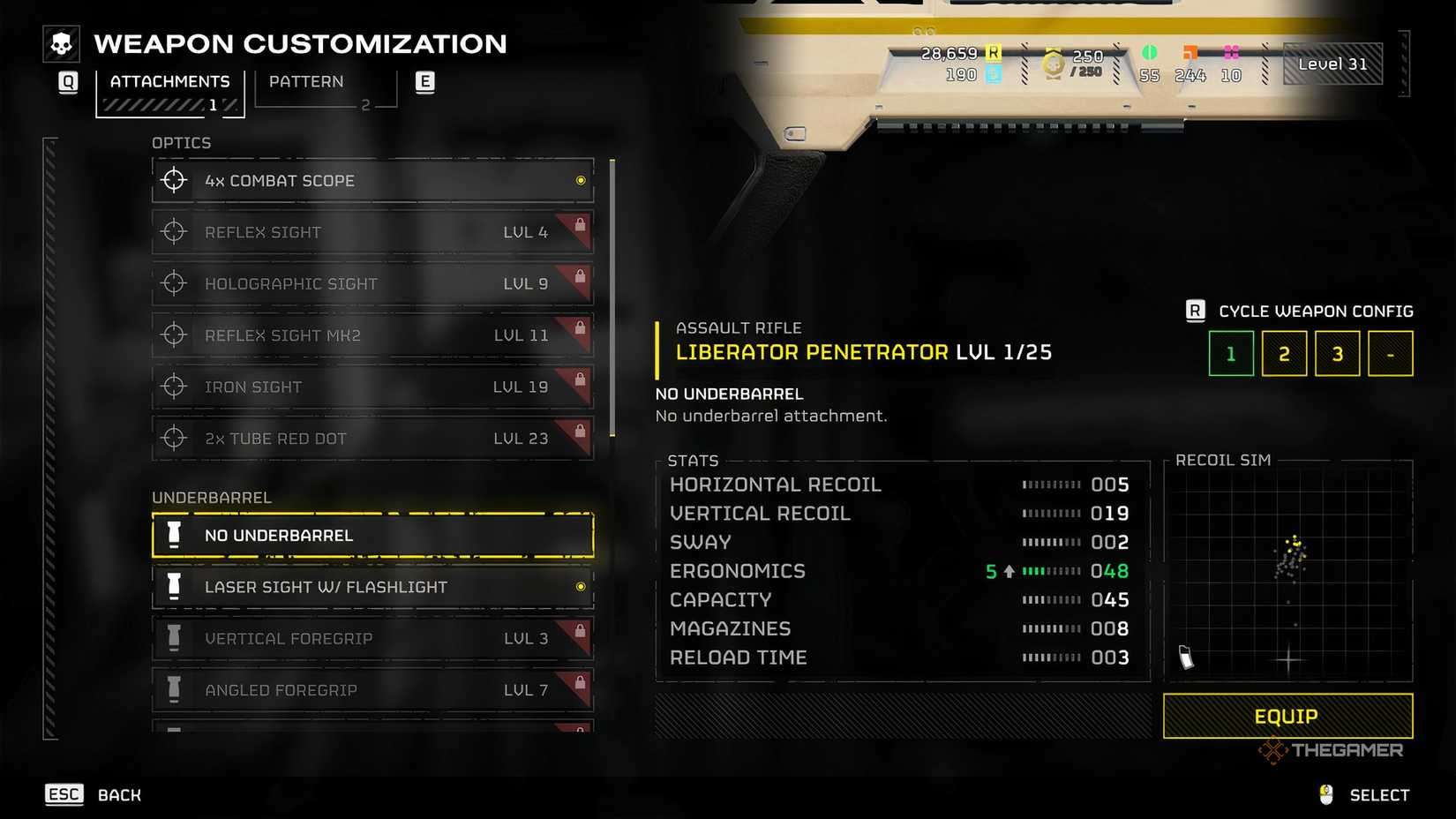The height and width of the screenshot is (819, 1456).
Task: Click the Reflex Sight crosshair icon
Action: click(x=173, y=231)
